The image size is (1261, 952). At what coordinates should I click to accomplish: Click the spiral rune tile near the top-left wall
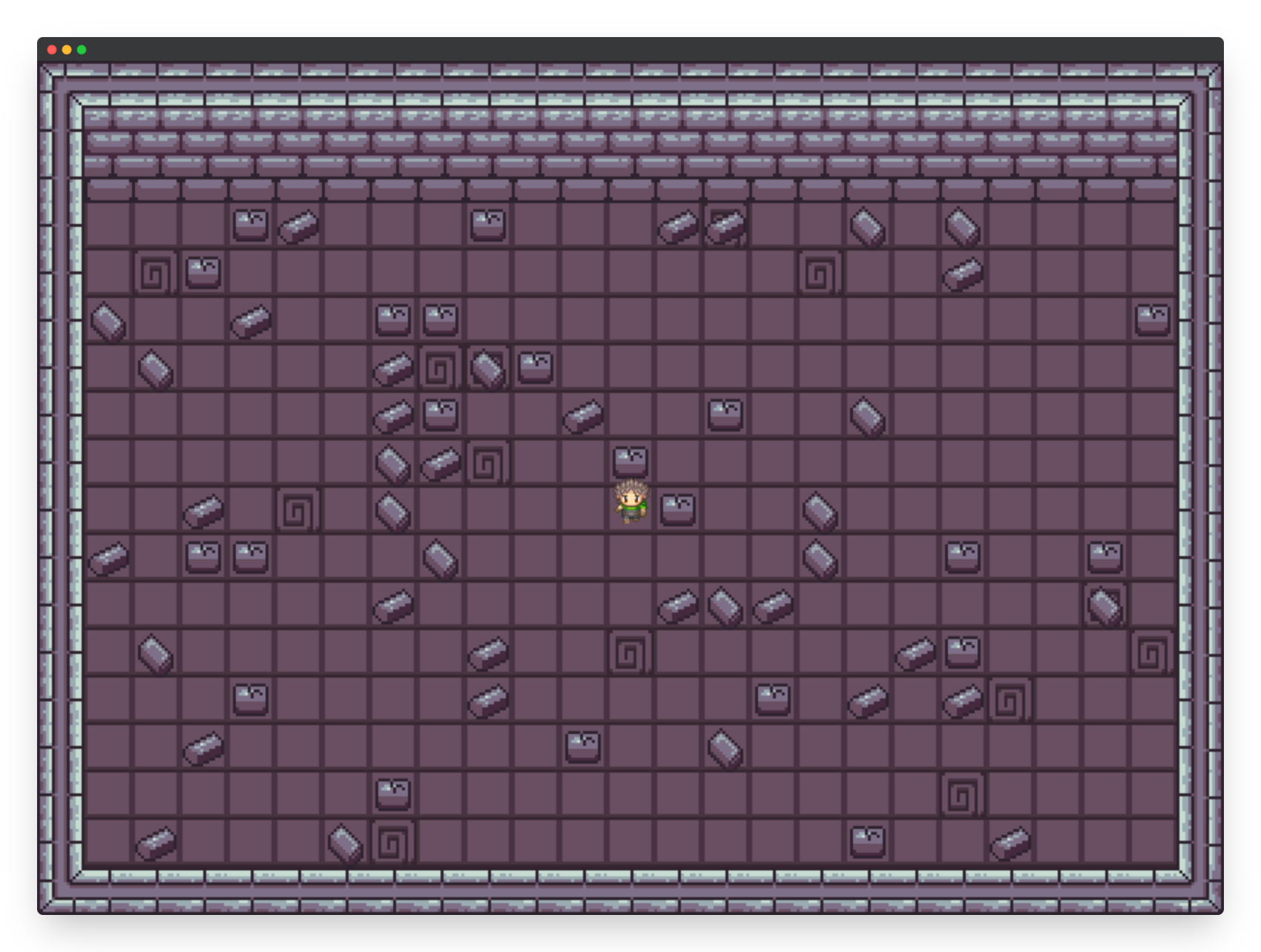coord(155,274)
